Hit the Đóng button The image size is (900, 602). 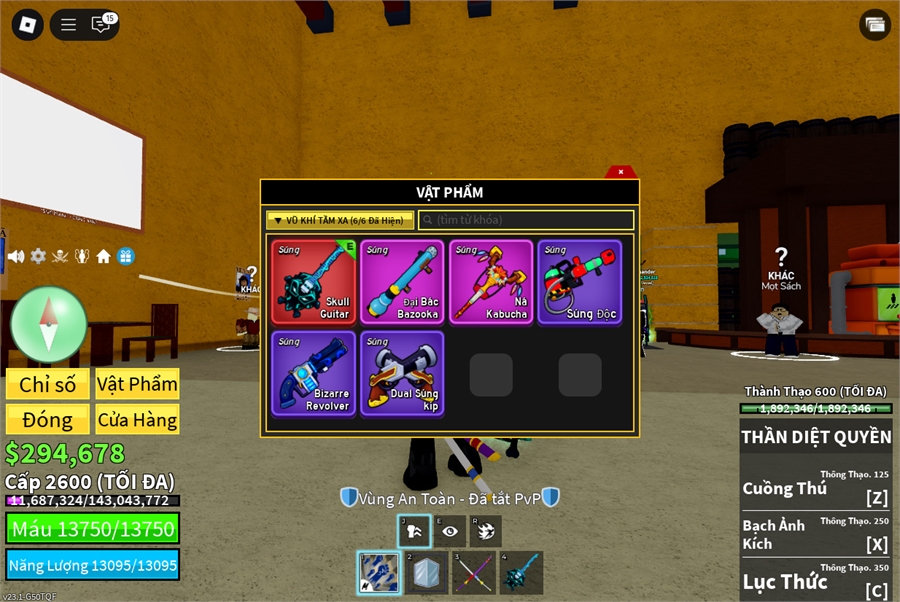pos(47,420)
